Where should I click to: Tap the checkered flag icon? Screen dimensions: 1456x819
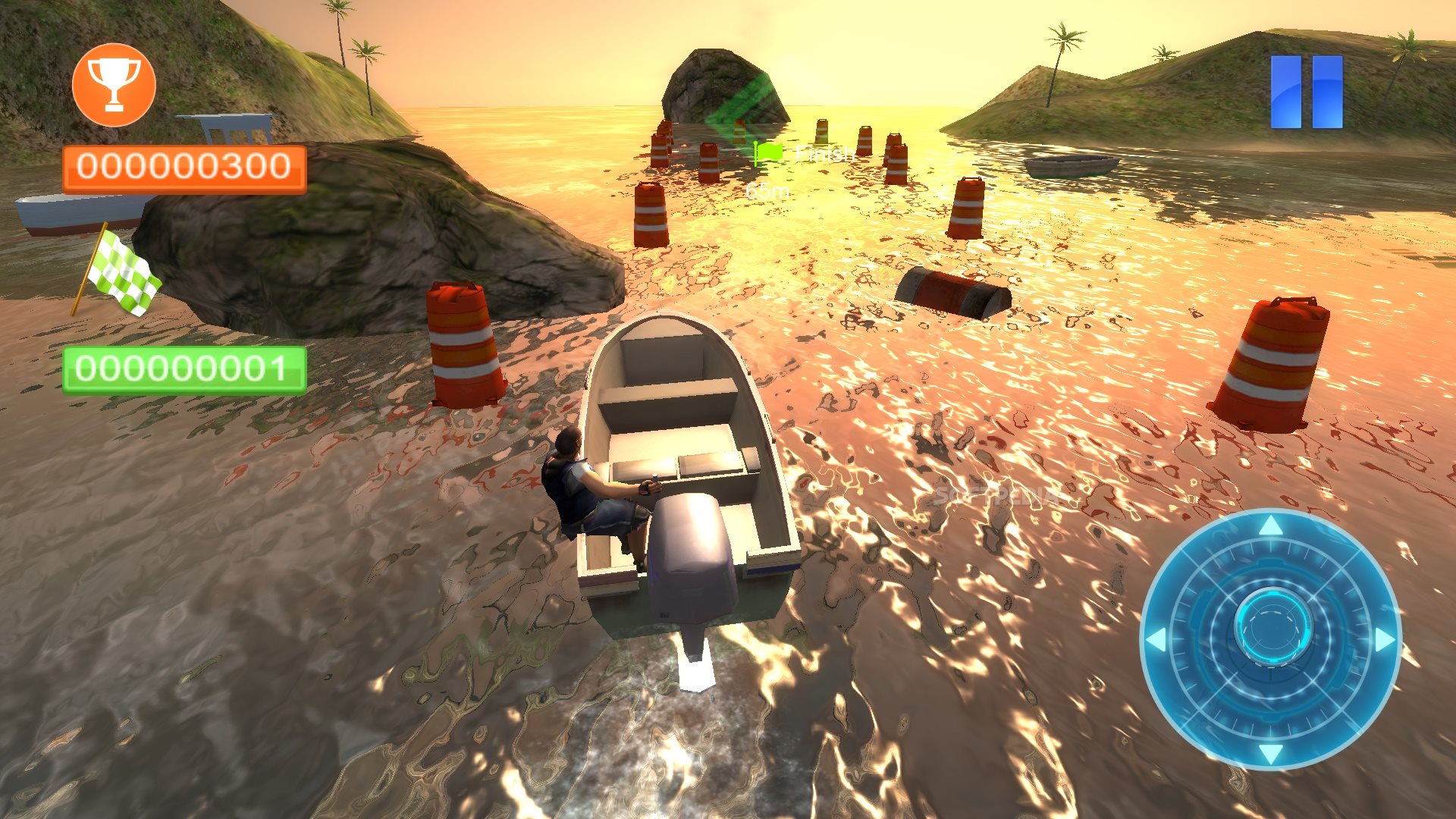point(120,272)
